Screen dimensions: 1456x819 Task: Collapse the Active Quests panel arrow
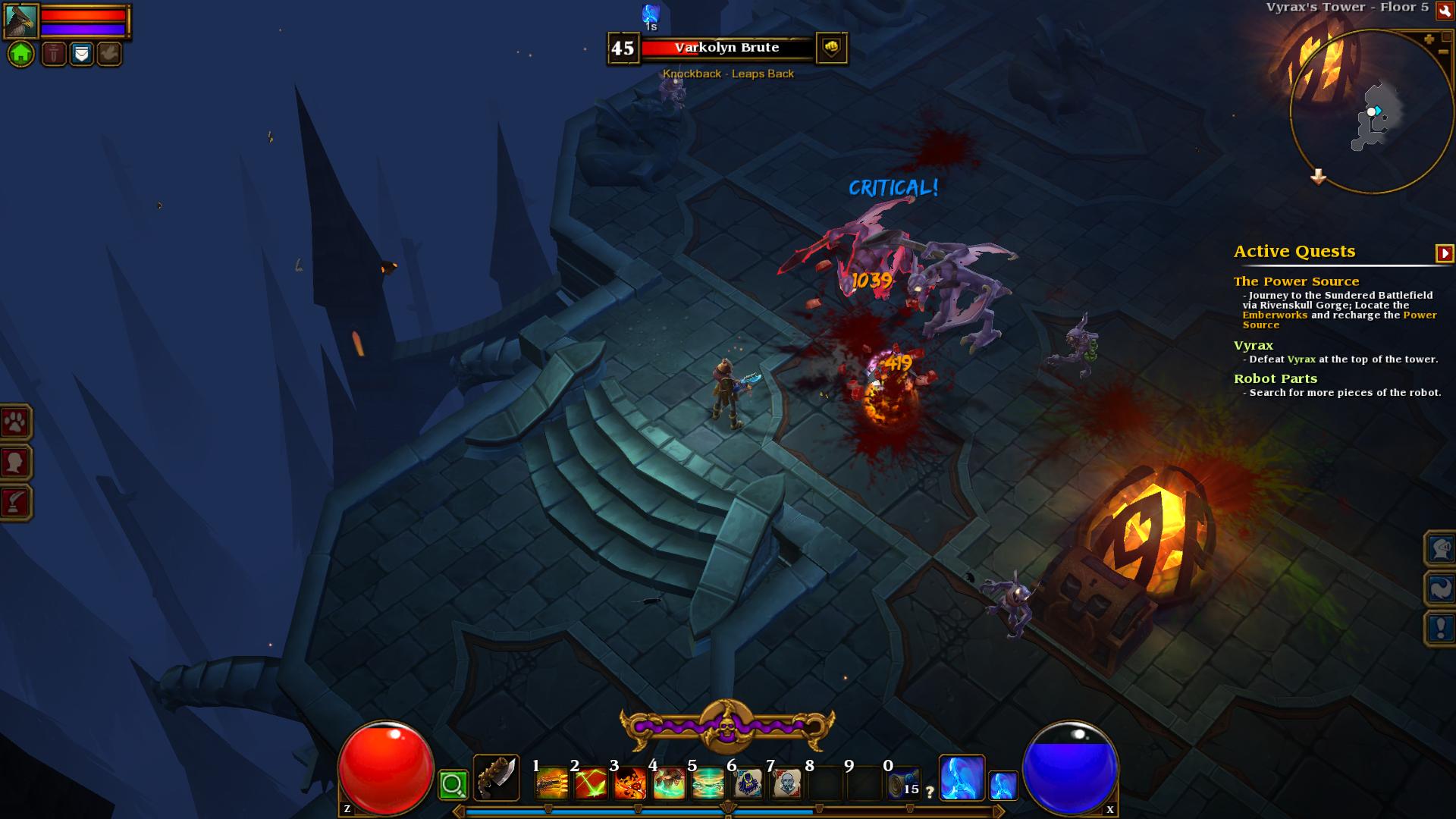coord(1444,253)
